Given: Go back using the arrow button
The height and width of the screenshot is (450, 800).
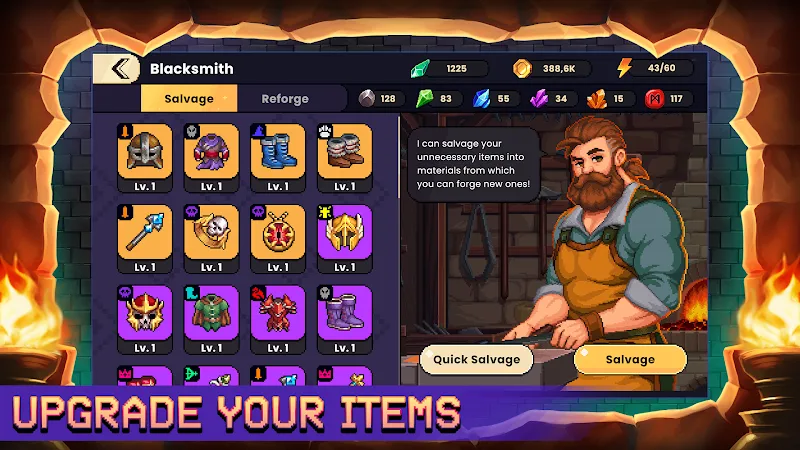Looking at the screenshot, I should click(x=118, y=69).
